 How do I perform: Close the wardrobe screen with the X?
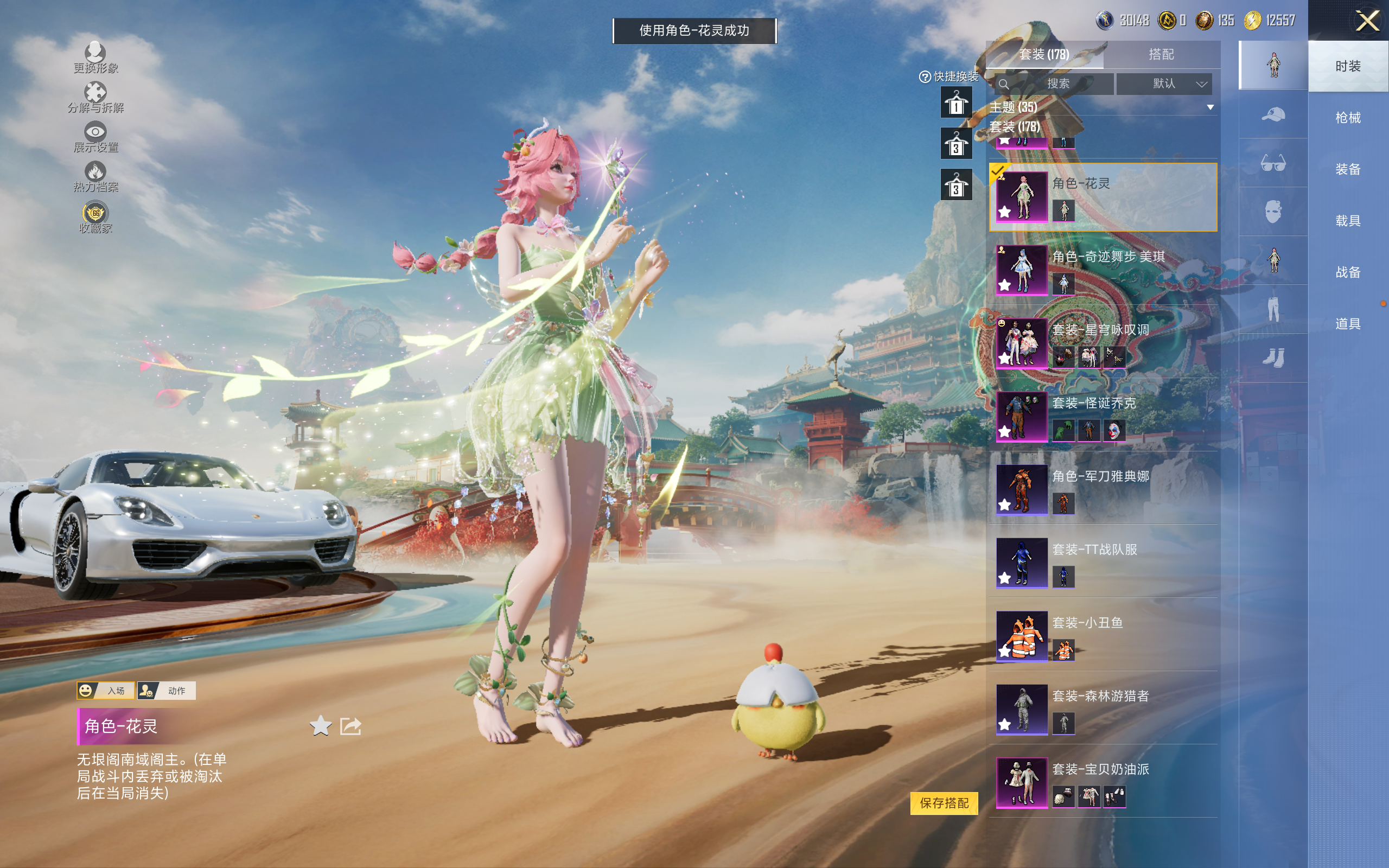1367,21
